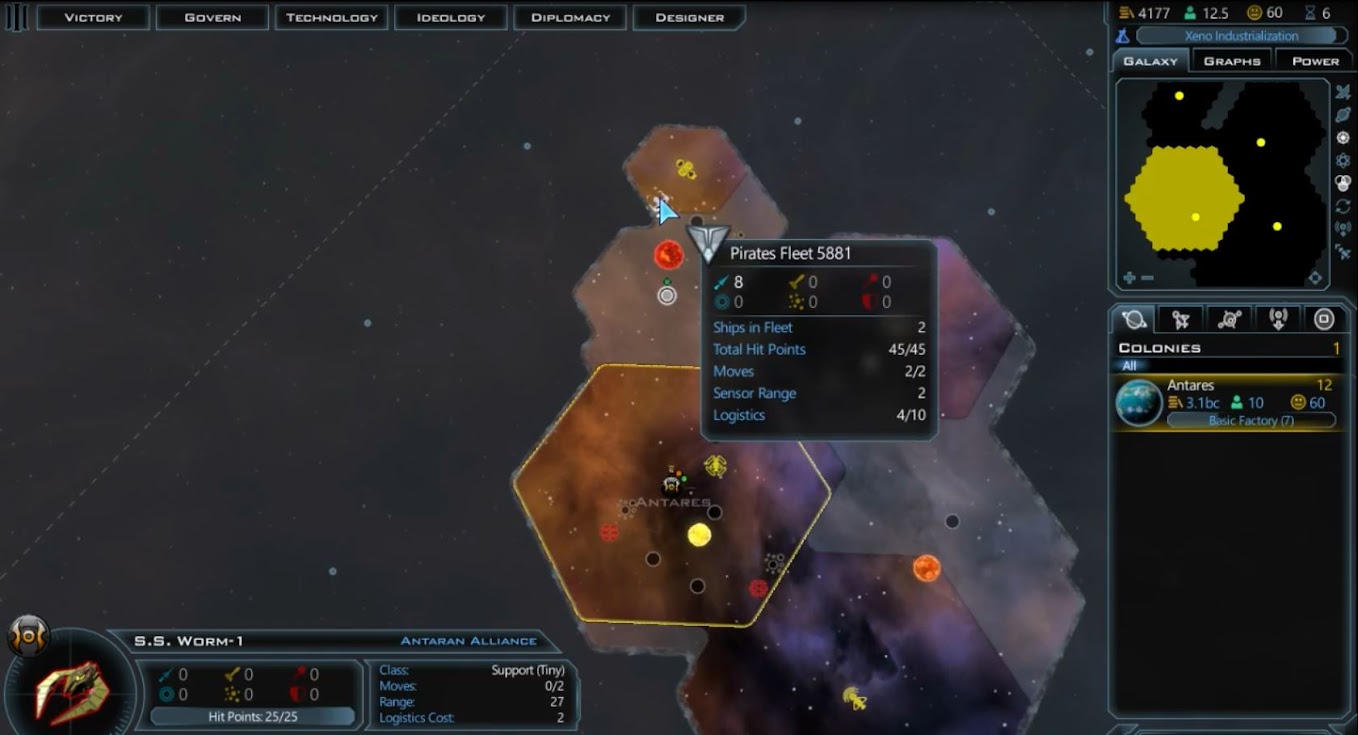1358x735 pixels.
Task: Click the round emblem button above ship portrait
Action: [27, 634]
